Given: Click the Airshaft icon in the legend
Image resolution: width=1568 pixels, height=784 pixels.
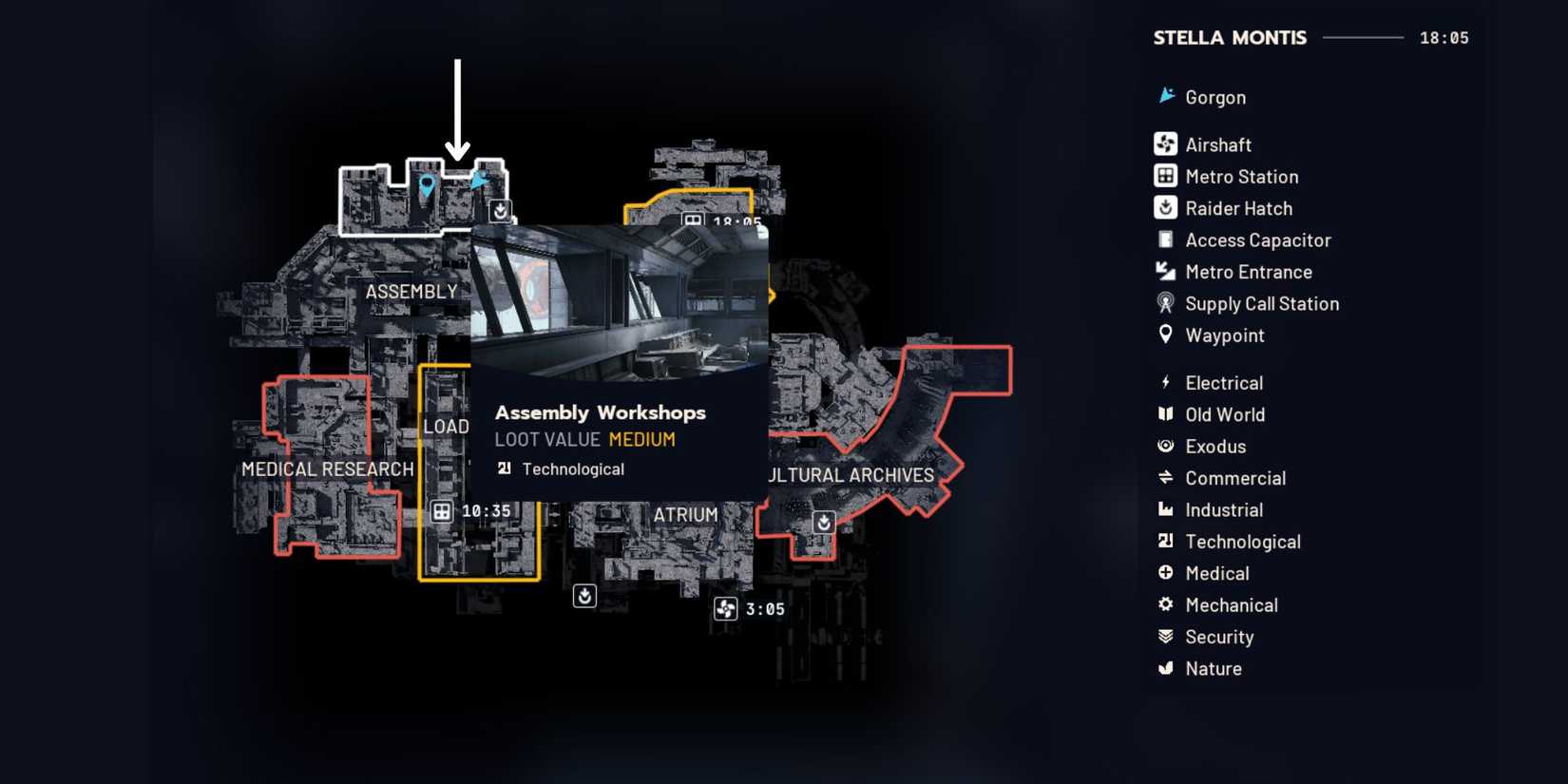Looking at the screenshot, I should pos(1165,143).
